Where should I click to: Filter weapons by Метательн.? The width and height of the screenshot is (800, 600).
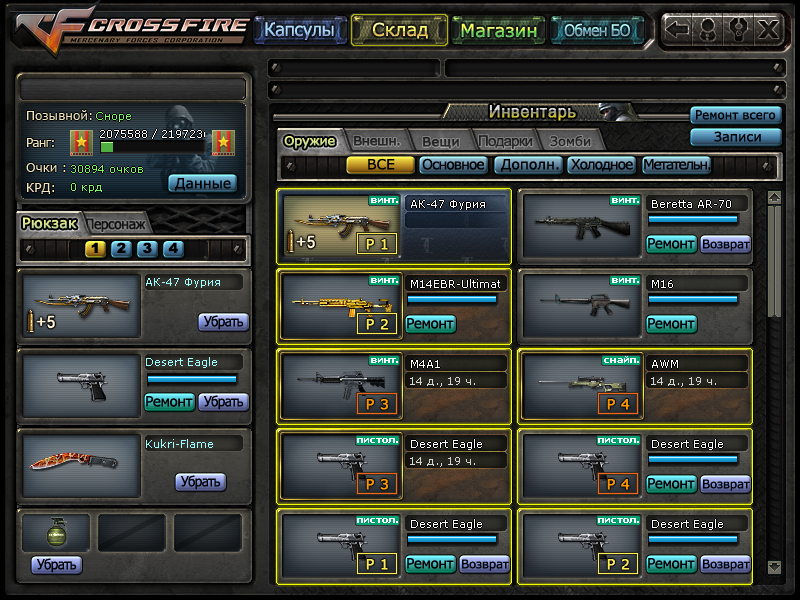click(x=677, y=165)
